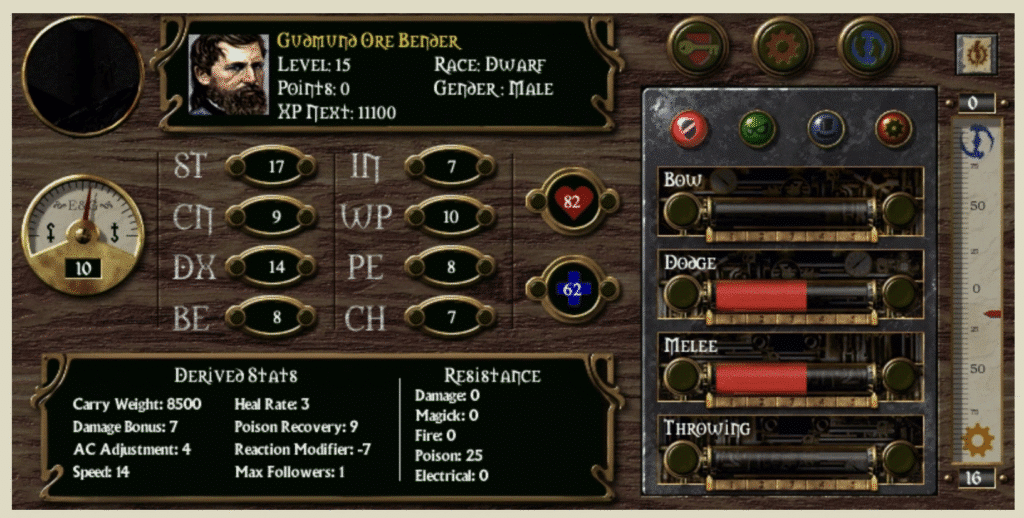Increase the Dodge skill

click(x=899, y=293)
